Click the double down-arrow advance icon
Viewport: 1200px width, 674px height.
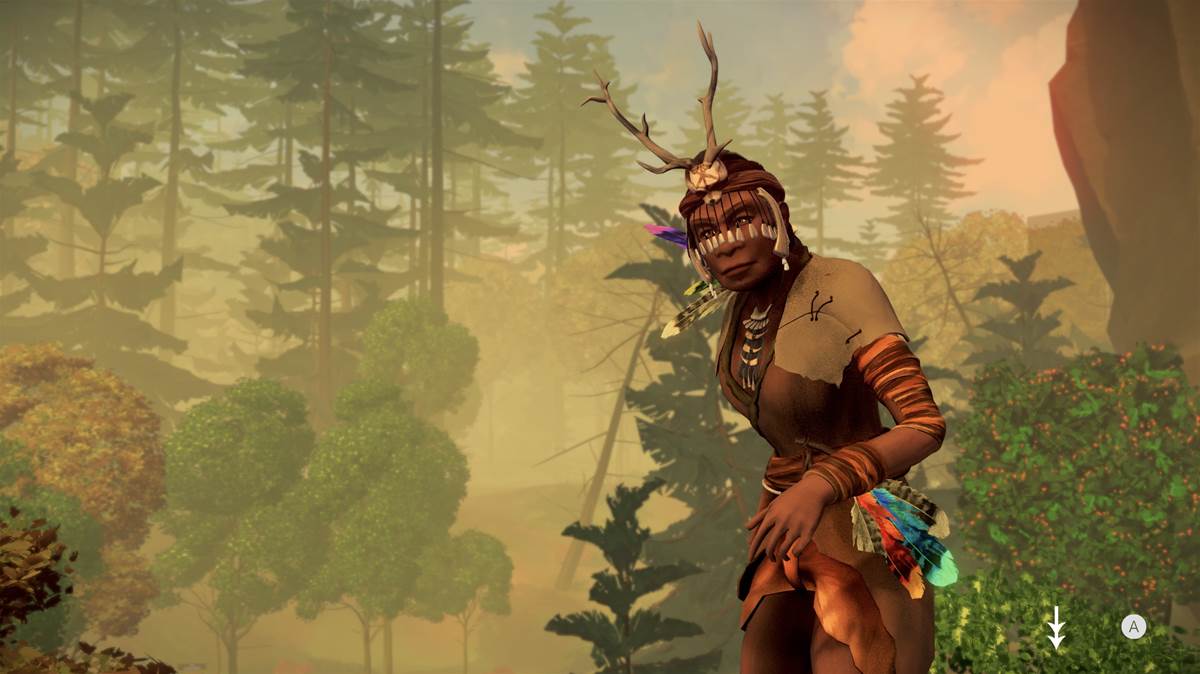(1056, 627)
